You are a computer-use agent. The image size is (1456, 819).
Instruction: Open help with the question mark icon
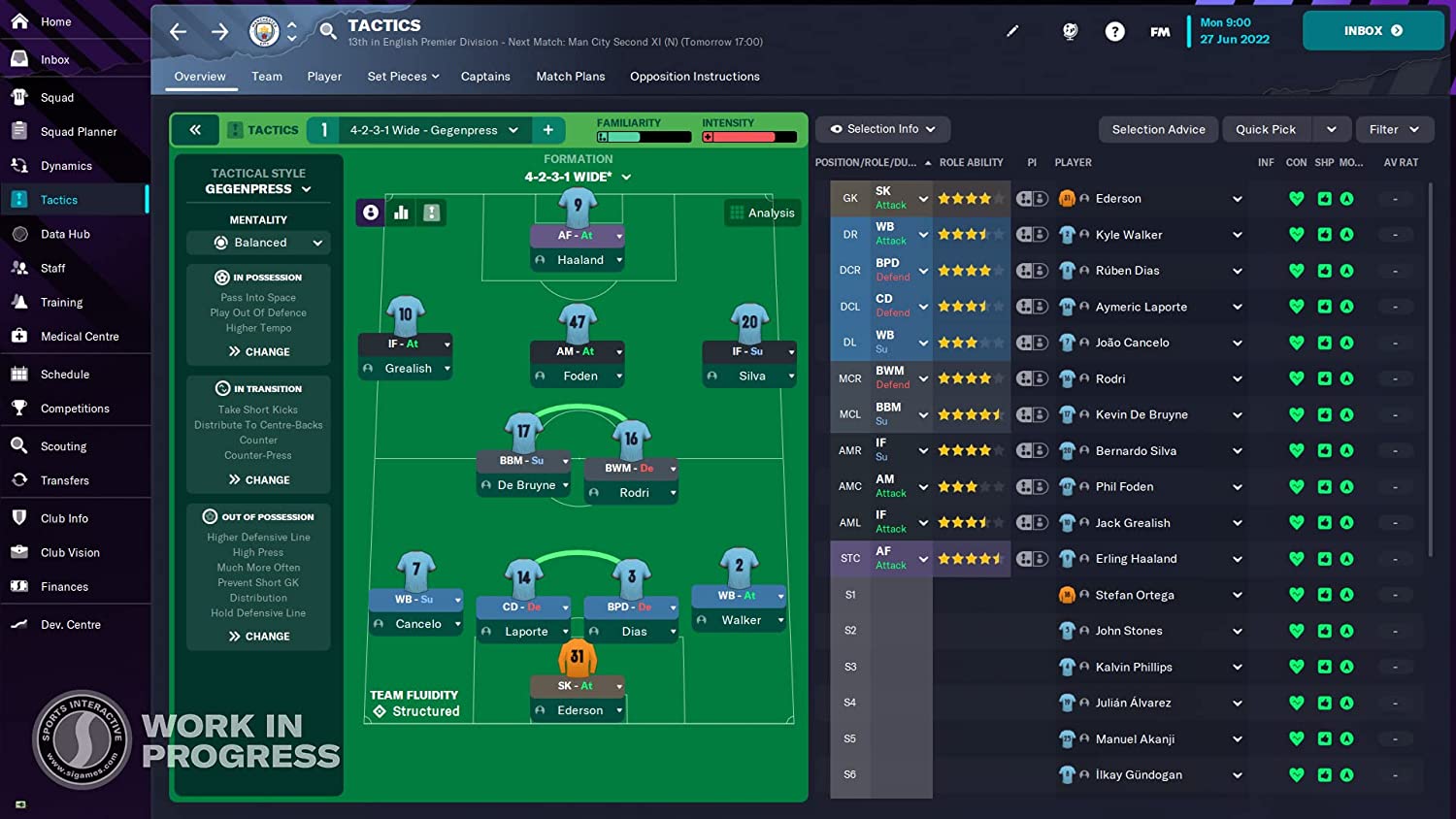coord(1114,31)
